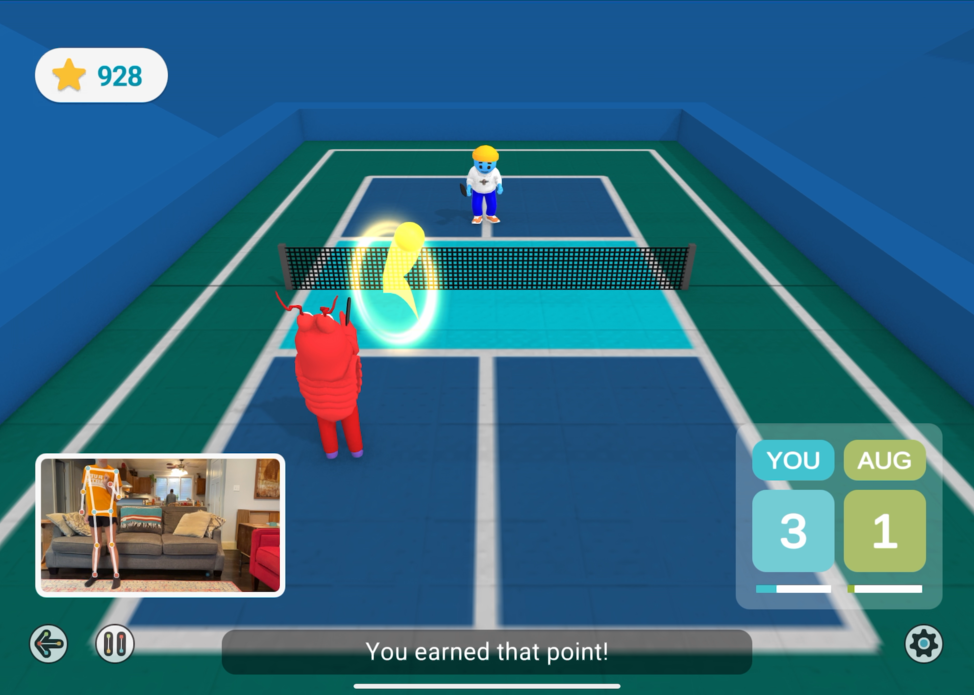Image resolution: width=974 pixels, height=695 pixels.
Task: Go back using the arrow button
Action: pos(48,644)
